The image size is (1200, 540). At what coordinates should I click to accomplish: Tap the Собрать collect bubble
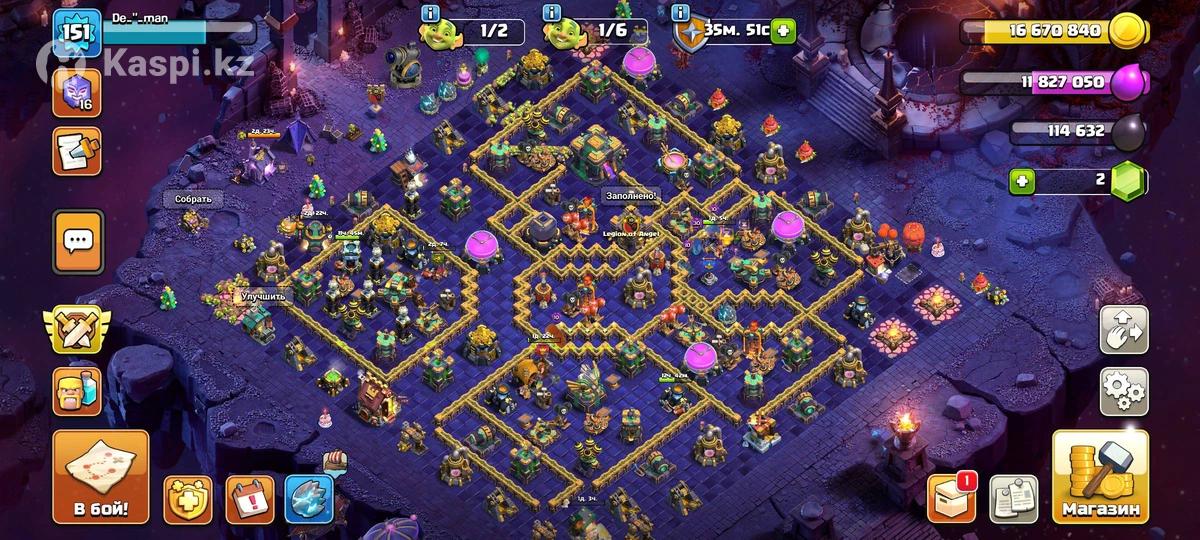tap(193, 199)
